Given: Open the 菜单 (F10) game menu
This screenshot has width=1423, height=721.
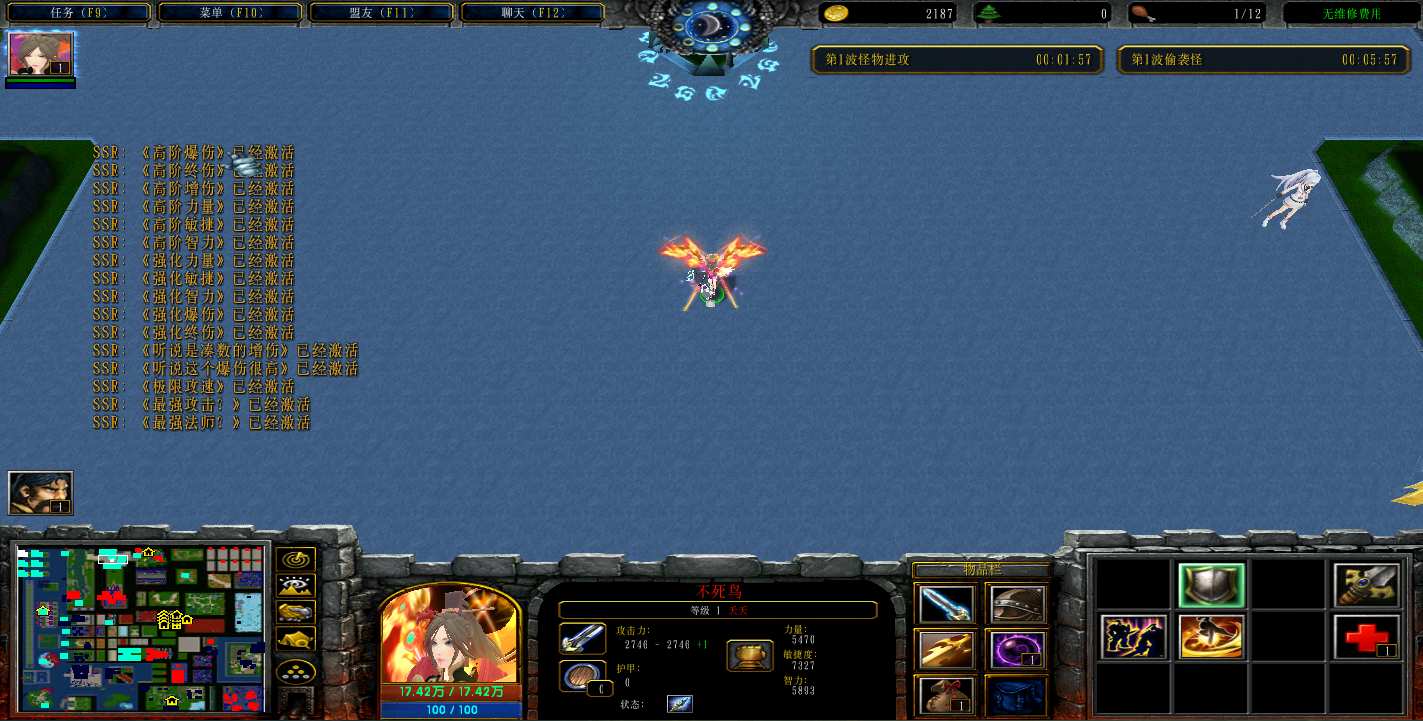Looking at the screenshot, I should [229, 13].
